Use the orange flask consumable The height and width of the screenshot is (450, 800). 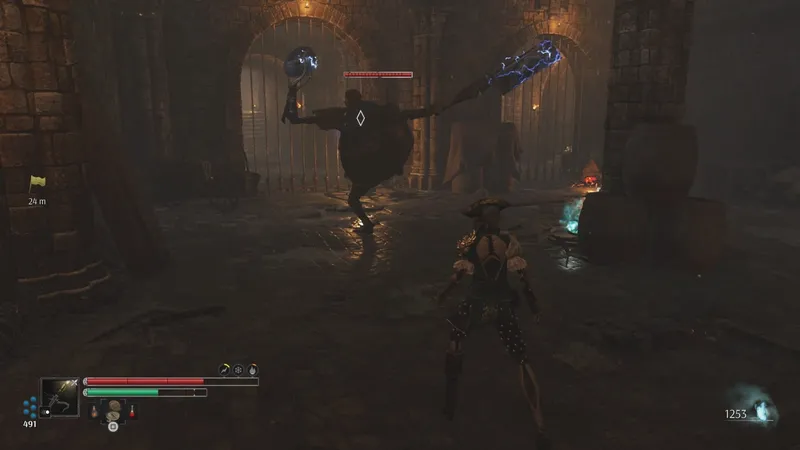pos(95,410)
